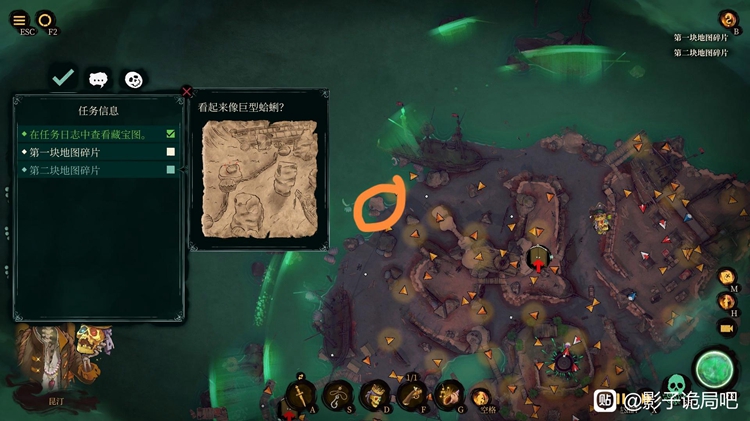
Task: Click the glowing green shadow mode orb
Action: click(x=715, y=368)
